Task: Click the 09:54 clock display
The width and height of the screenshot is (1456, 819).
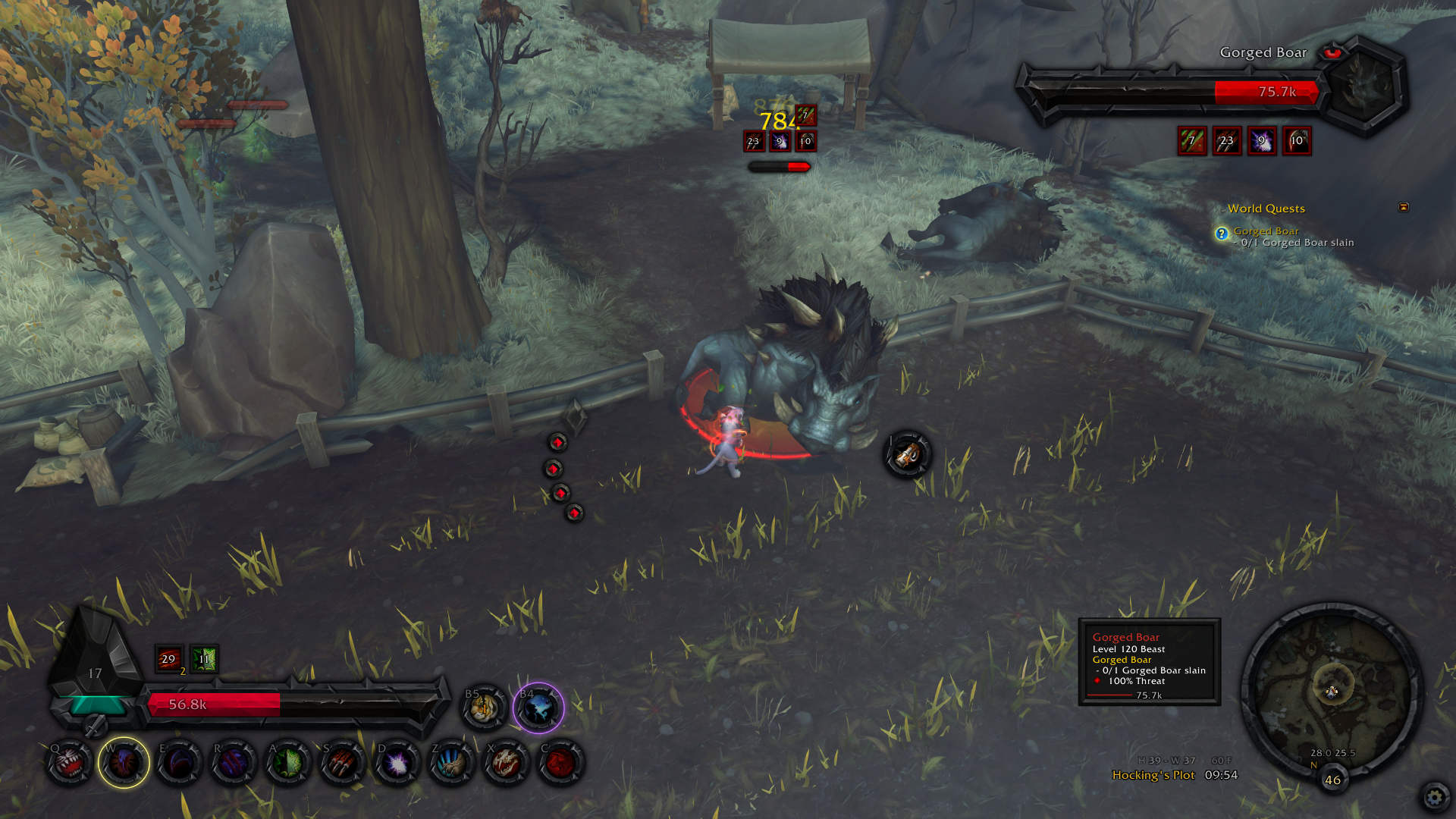Action: click(x=1221, y=775)
